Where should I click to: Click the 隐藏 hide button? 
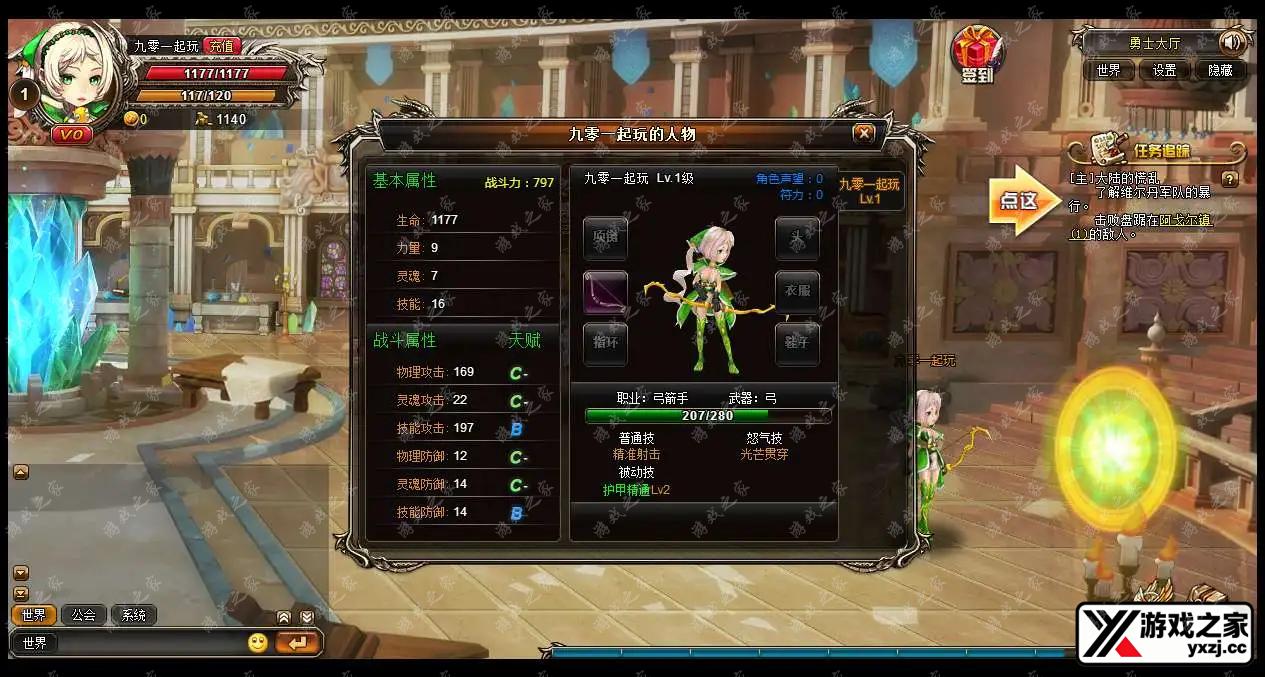(1220, 70)
